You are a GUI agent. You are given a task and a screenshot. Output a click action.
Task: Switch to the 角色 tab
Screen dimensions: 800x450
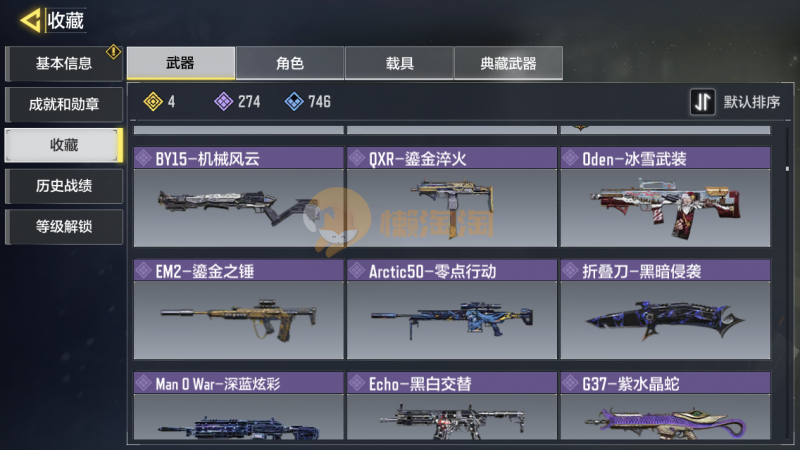[x=290, y=63]
